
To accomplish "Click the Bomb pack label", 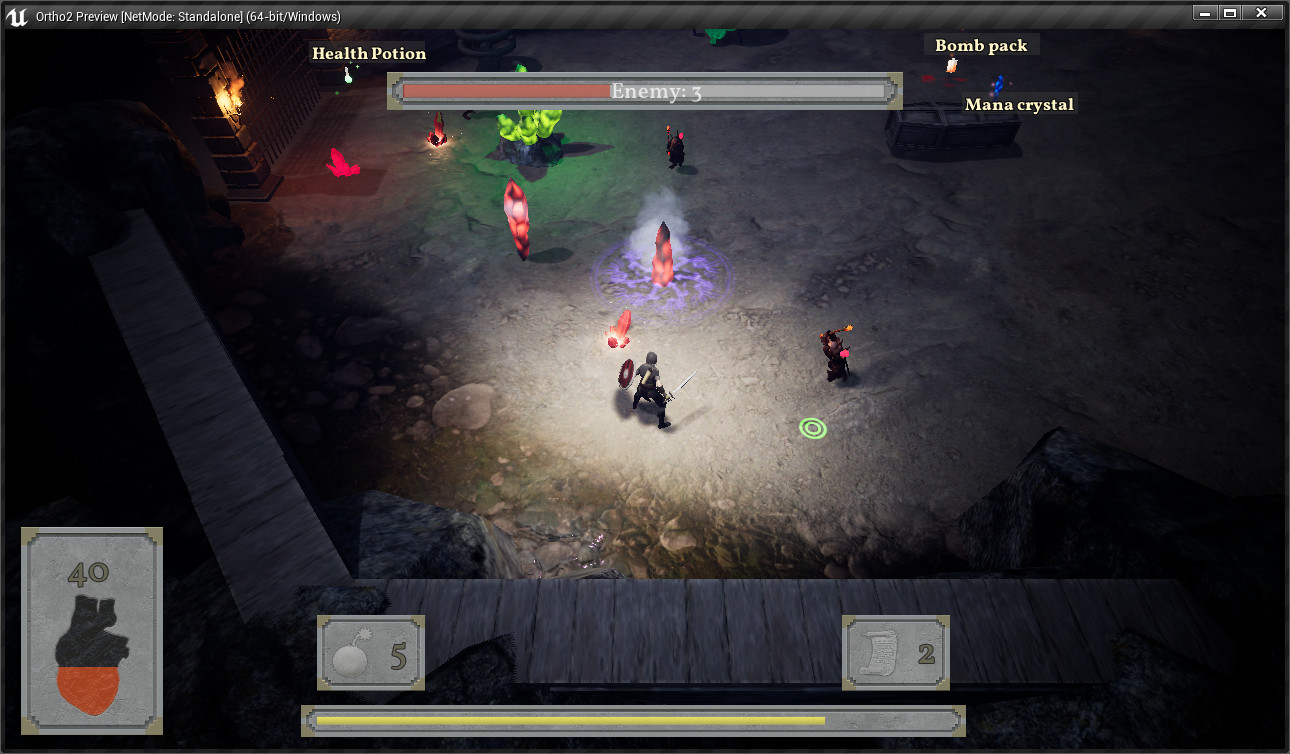I will coord(981,45).
